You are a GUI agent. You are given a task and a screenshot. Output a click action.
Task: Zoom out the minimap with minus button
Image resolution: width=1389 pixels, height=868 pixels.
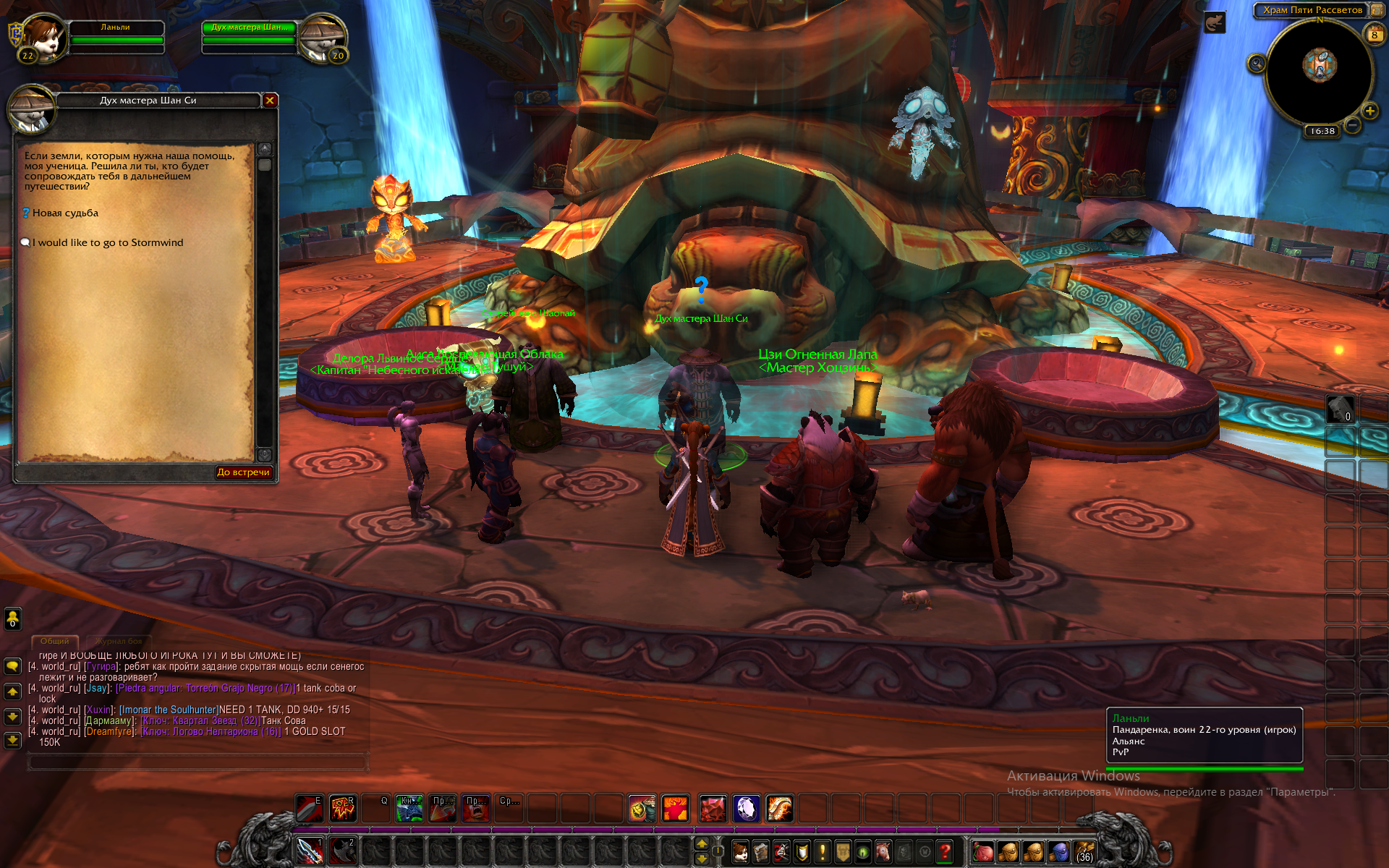pos(1352,126)
